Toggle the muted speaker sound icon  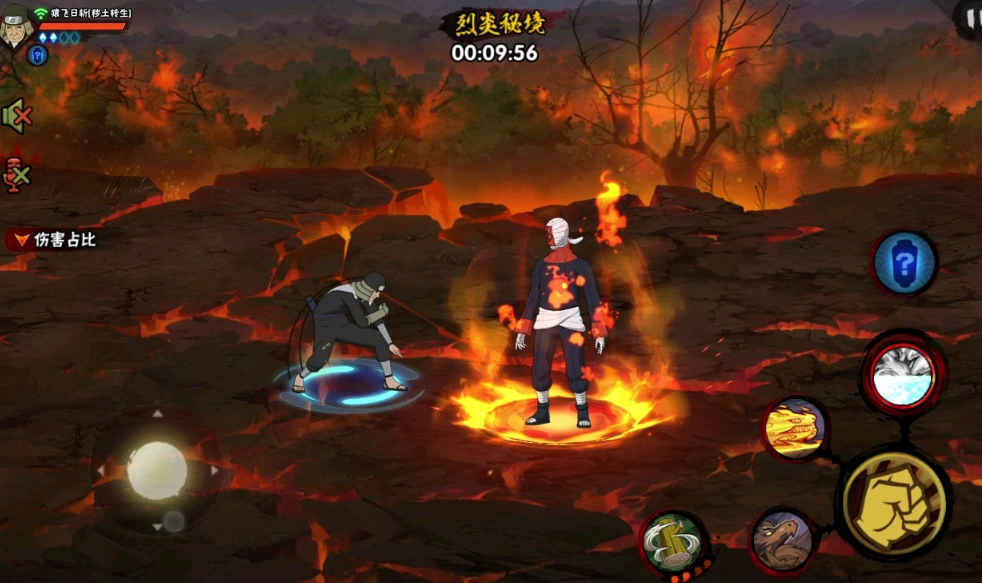click(16, 117)
